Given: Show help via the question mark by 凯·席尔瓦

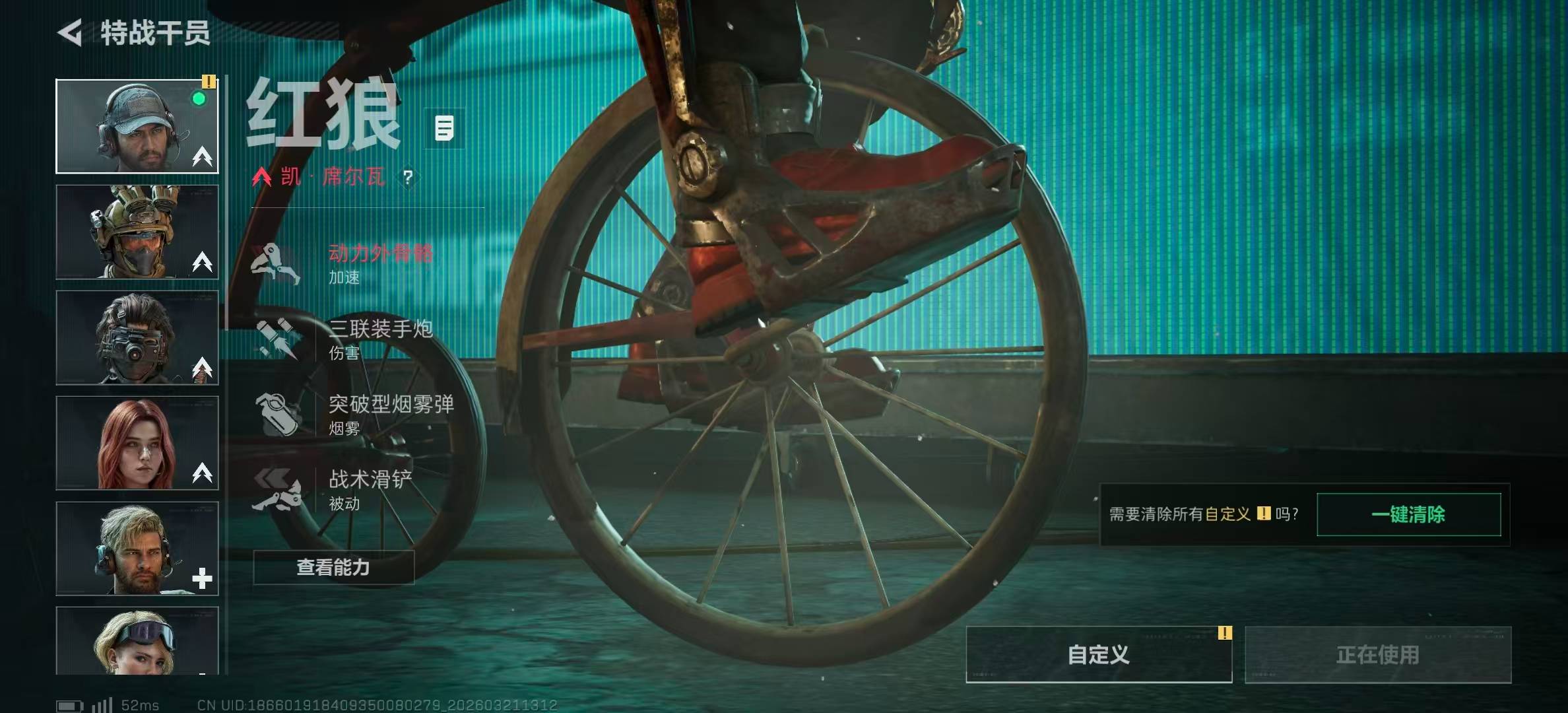Looking at the screenshot, I should (x=408, y=178).
